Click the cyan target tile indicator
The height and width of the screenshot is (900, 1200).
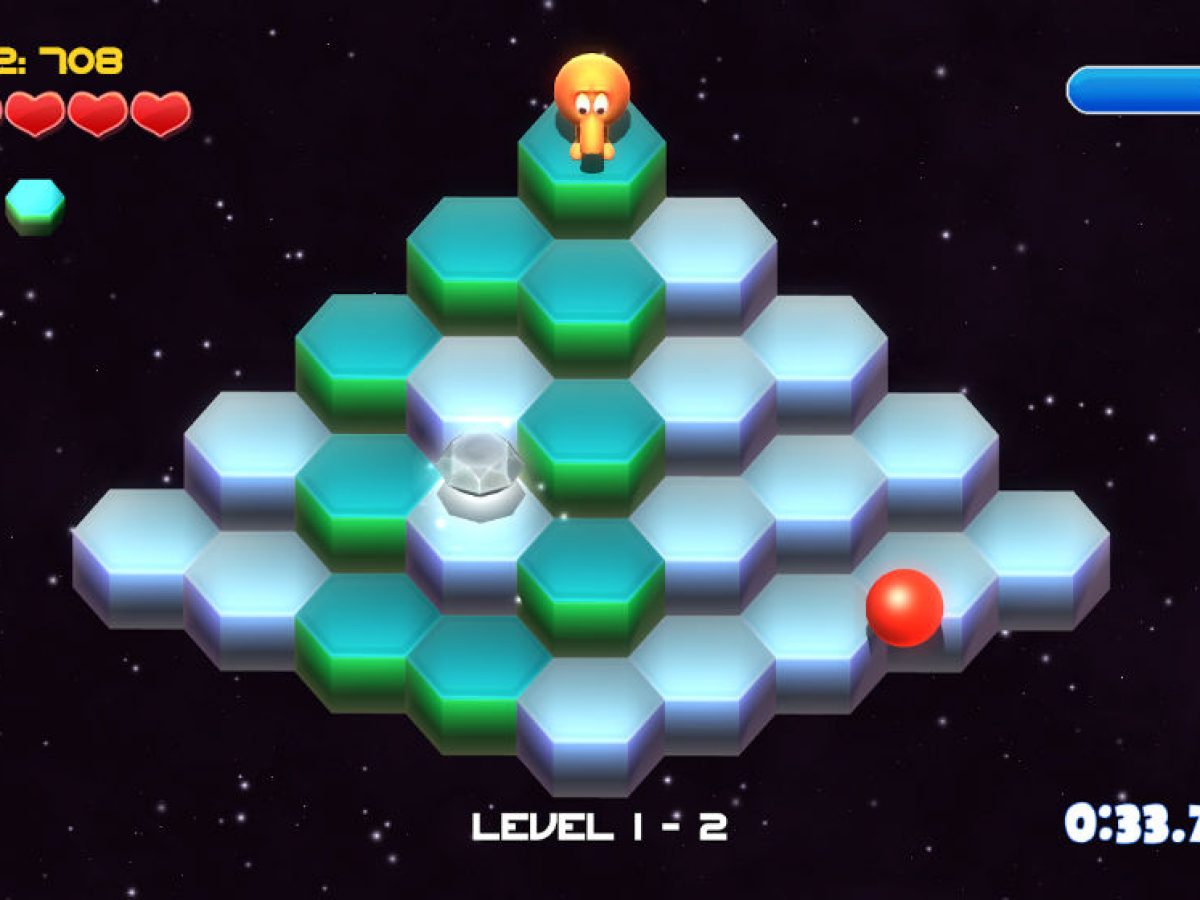35,205
